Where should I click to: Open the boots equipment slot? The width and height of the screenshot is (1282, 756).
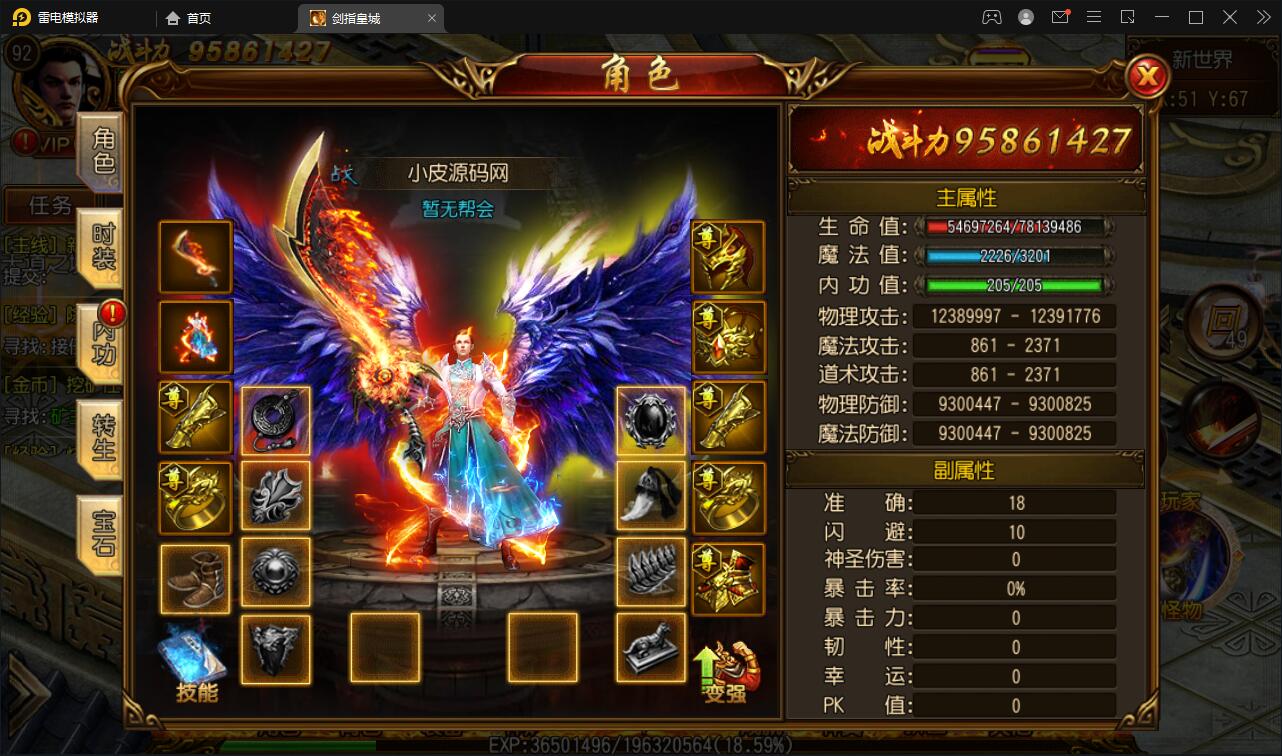tap(194, 577)
